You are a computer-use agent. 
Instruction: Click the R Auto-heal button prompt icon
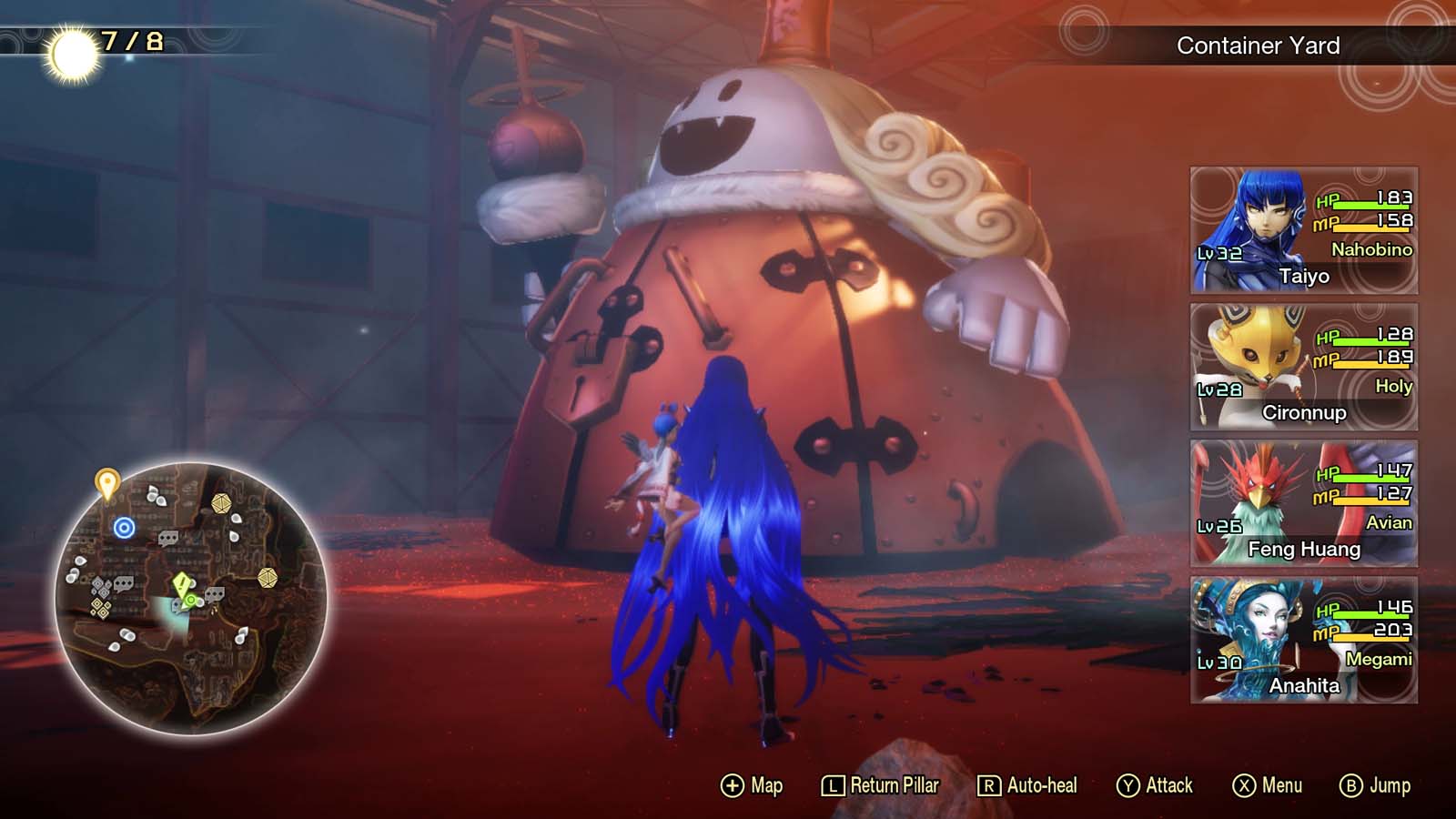(x=988, y=785)
